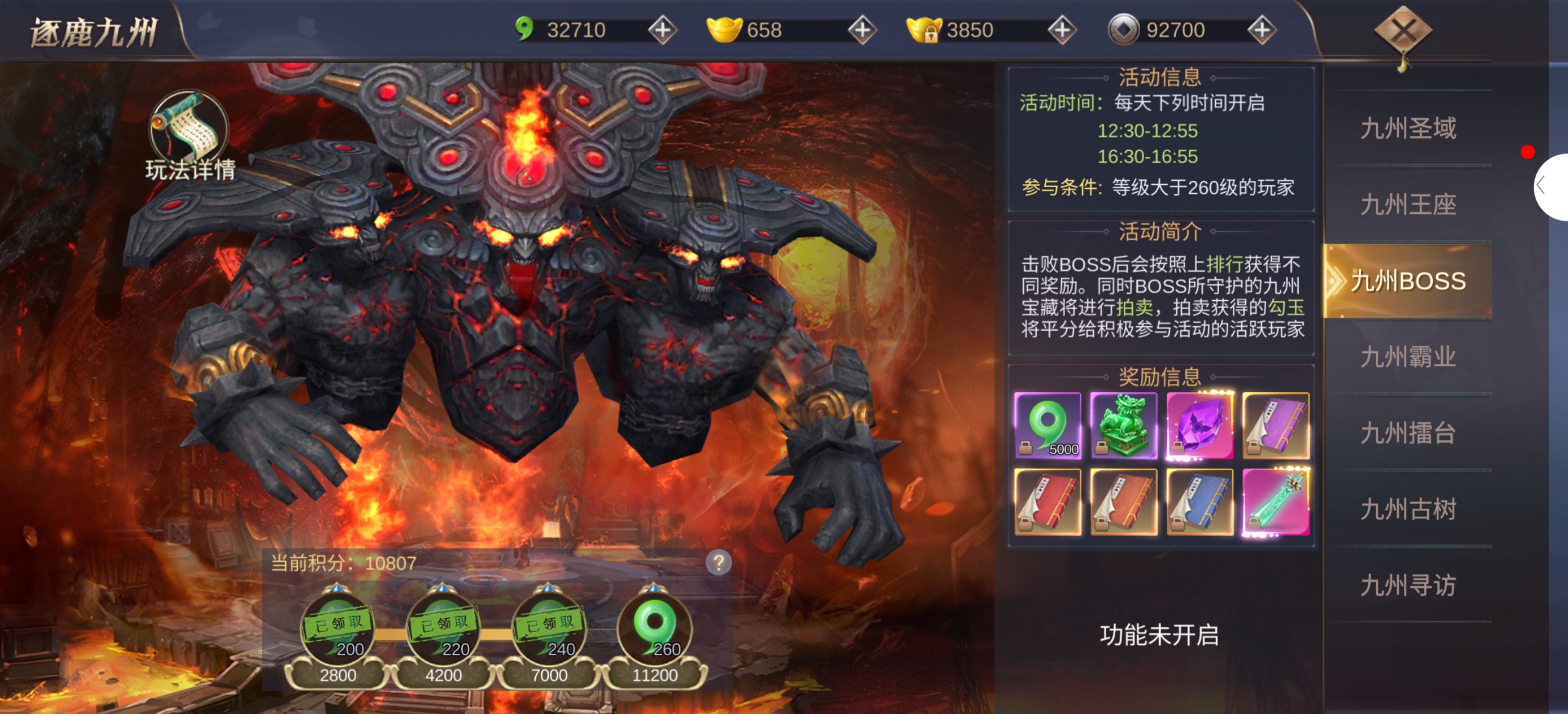Add silver coins next to 92700
Viewport: 1568px width, 714px height.
pyautogui.click(x=1261, y=30)
